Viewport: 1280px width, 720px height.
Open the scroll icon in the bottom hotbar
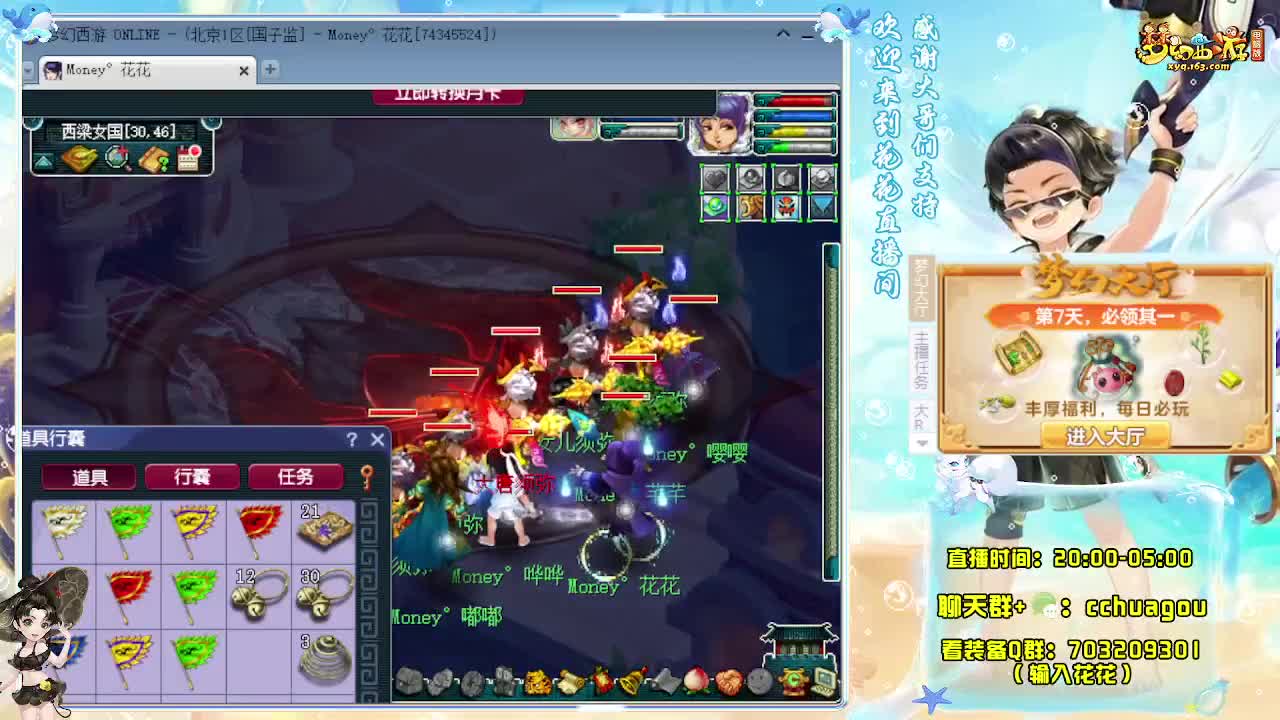(x=570, y=679)
